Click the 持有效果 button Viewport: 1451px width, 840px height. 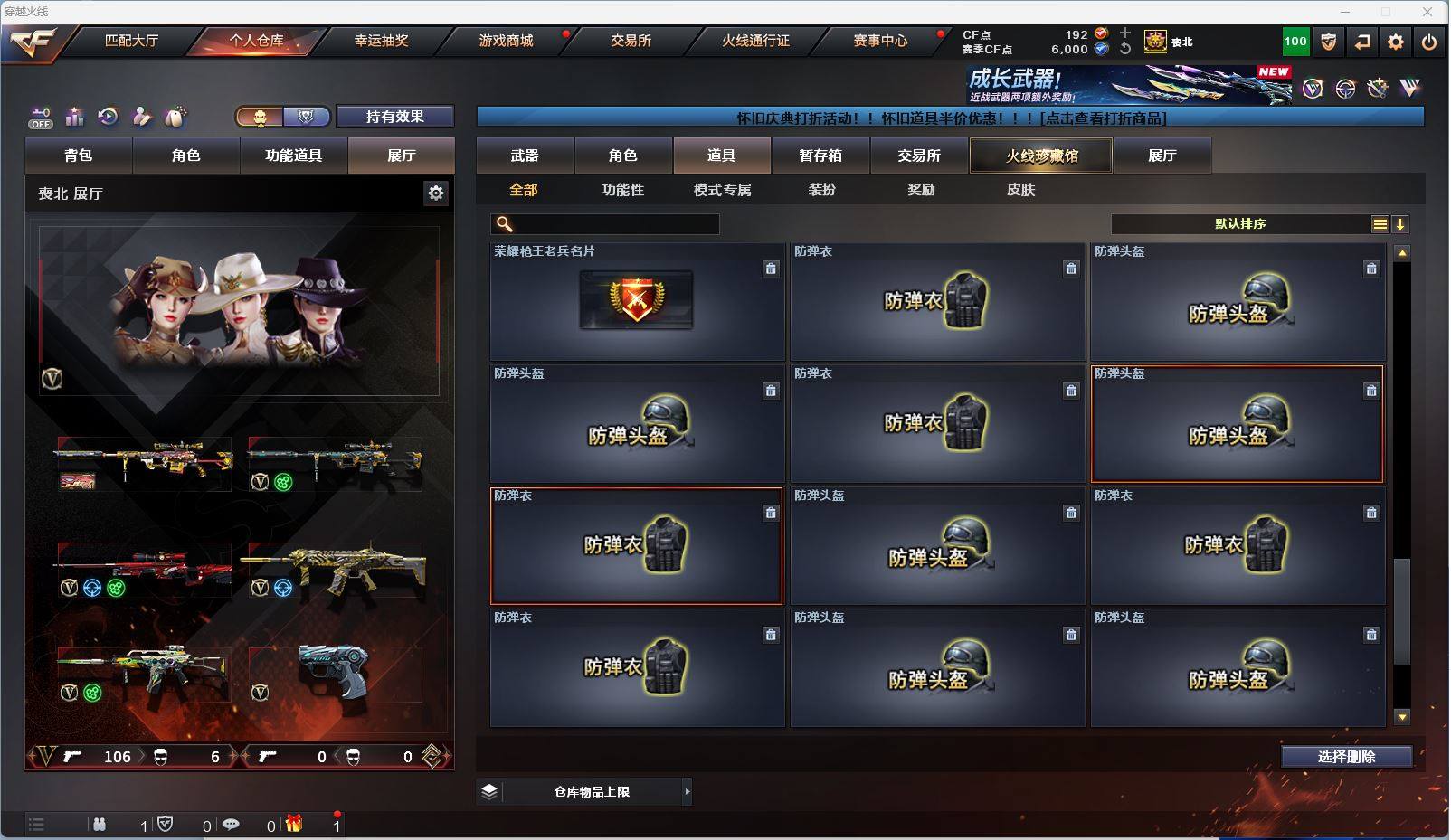(394, 117)
